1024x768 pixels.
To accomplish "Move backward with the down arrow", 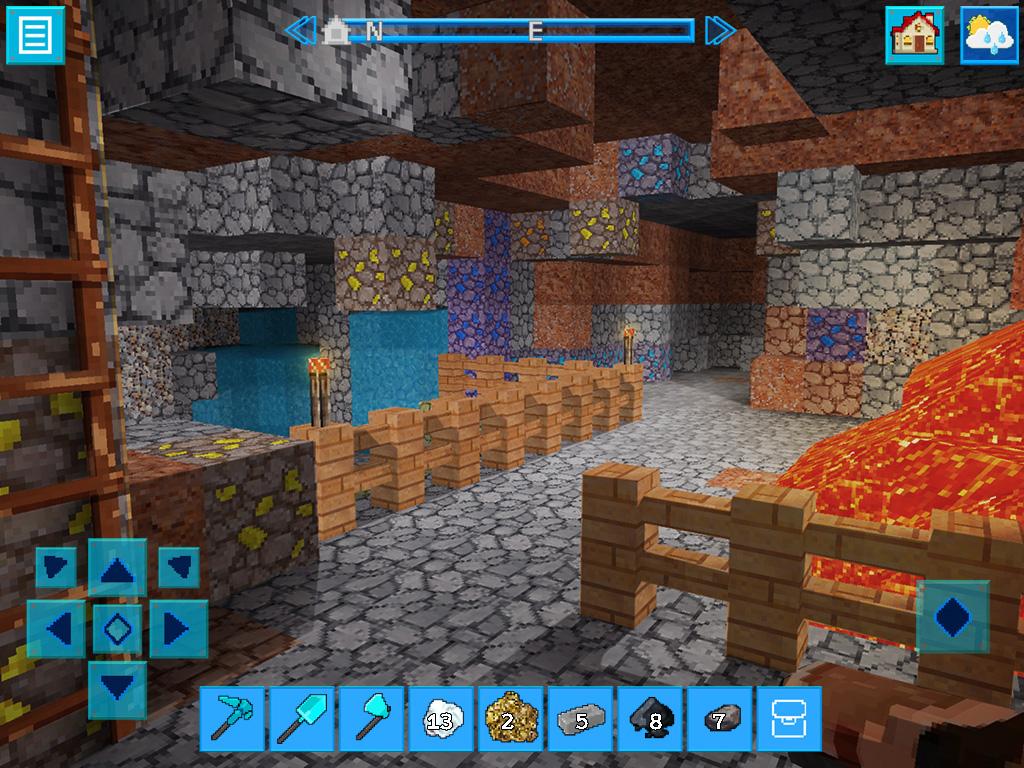I will click(x=118, y=688).
